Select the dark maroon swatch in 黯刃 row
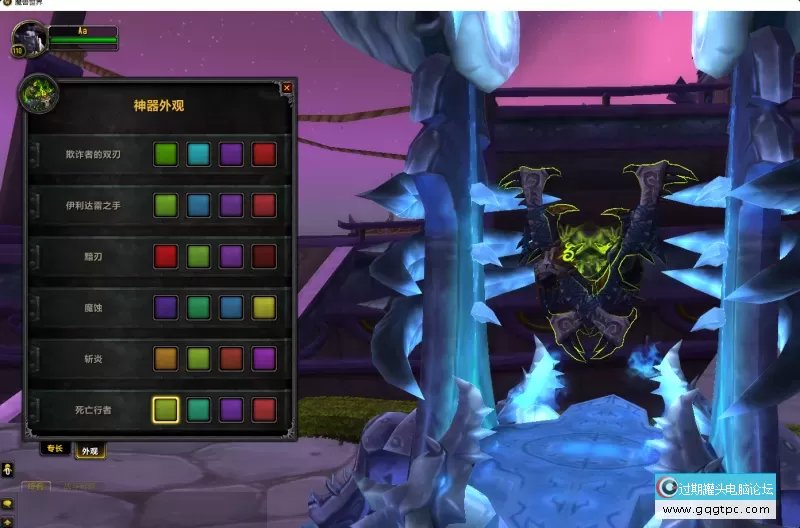 263,256
